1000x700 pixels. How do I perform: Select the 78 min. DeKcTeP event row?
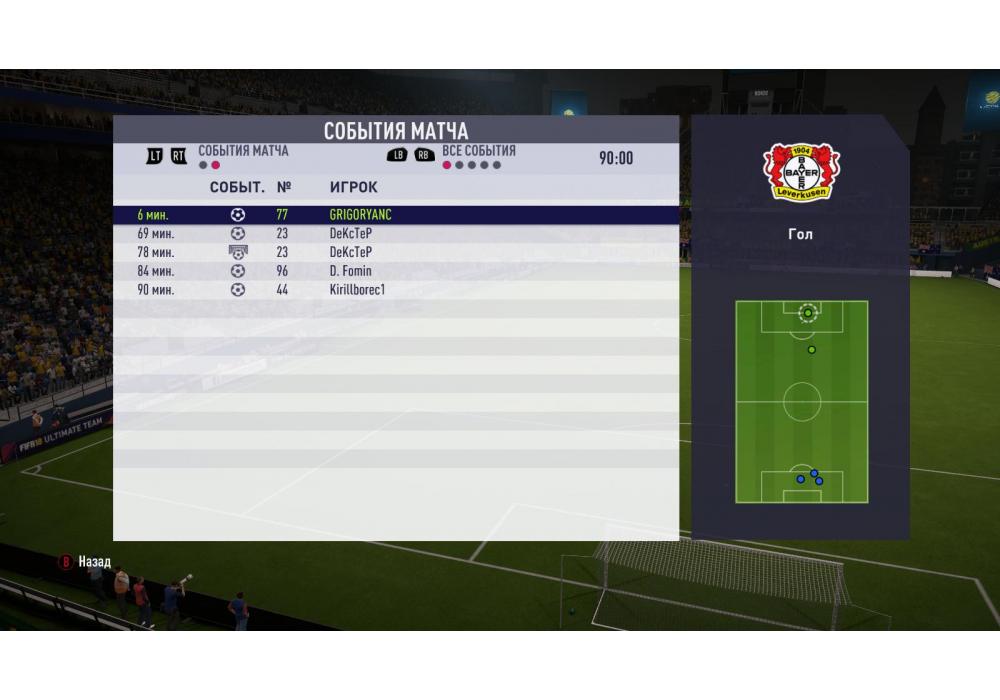(395, 252)
